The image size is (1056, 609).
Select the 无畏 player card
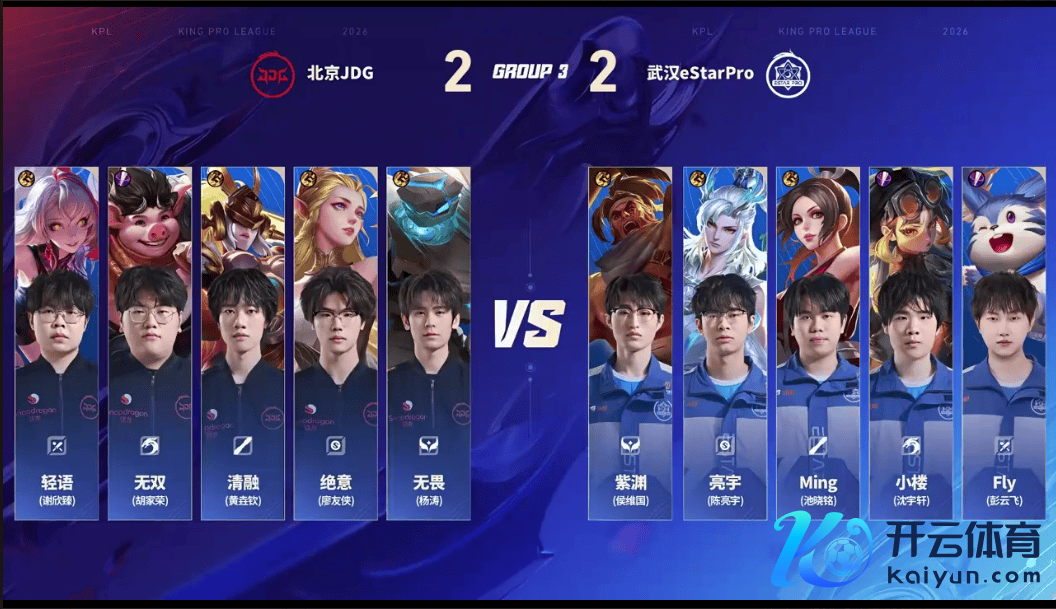[x=428, y=343]
